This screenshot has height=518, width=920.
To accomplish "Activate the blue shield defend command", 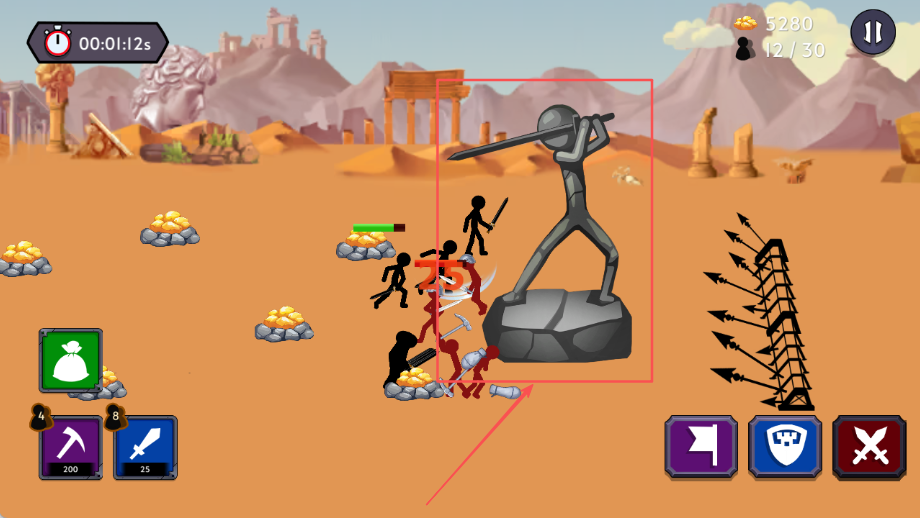I will click(x=785, y=447).
